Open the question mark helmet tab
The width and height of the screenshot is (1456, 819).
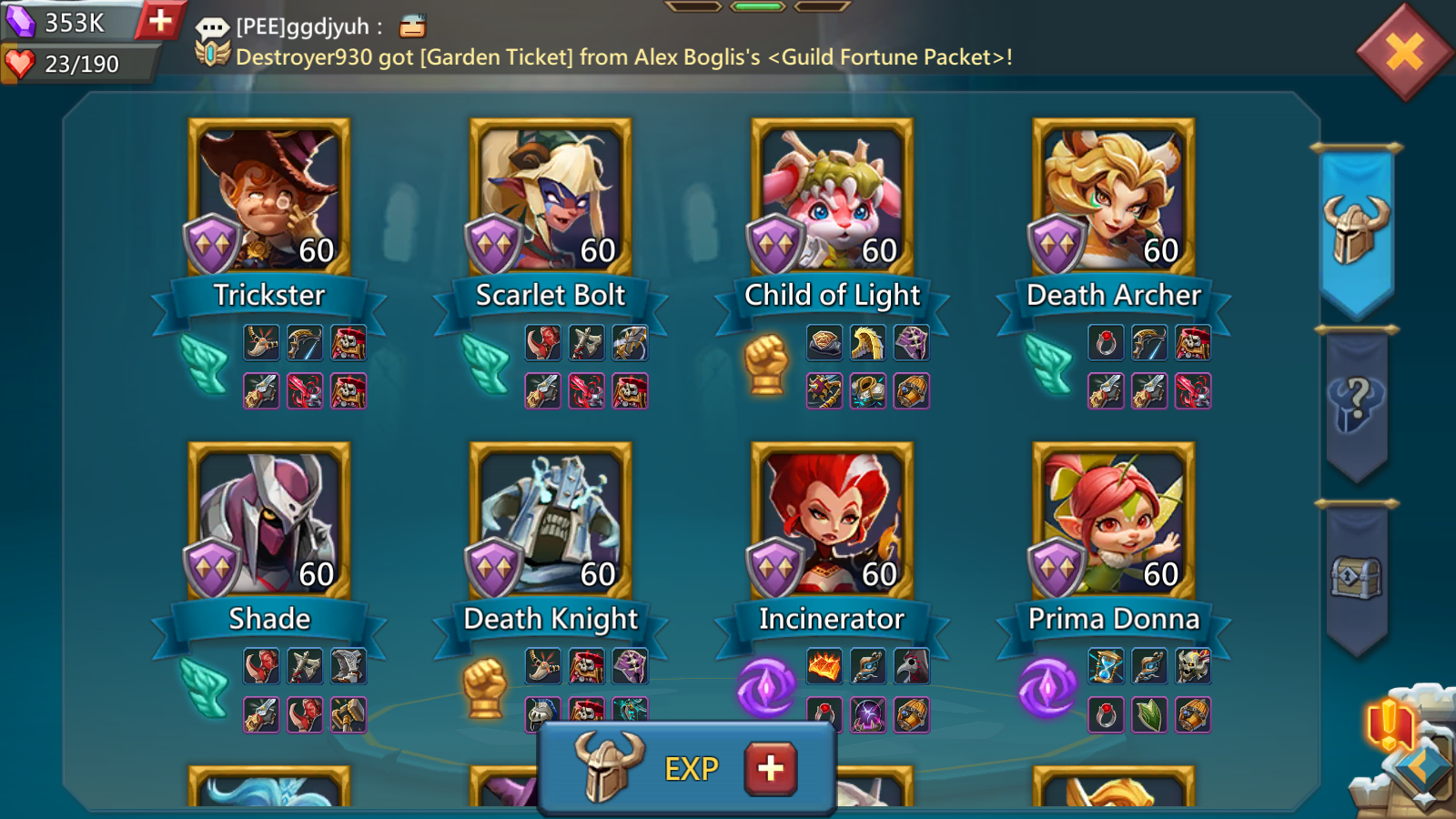click(x=1356, y=403)
